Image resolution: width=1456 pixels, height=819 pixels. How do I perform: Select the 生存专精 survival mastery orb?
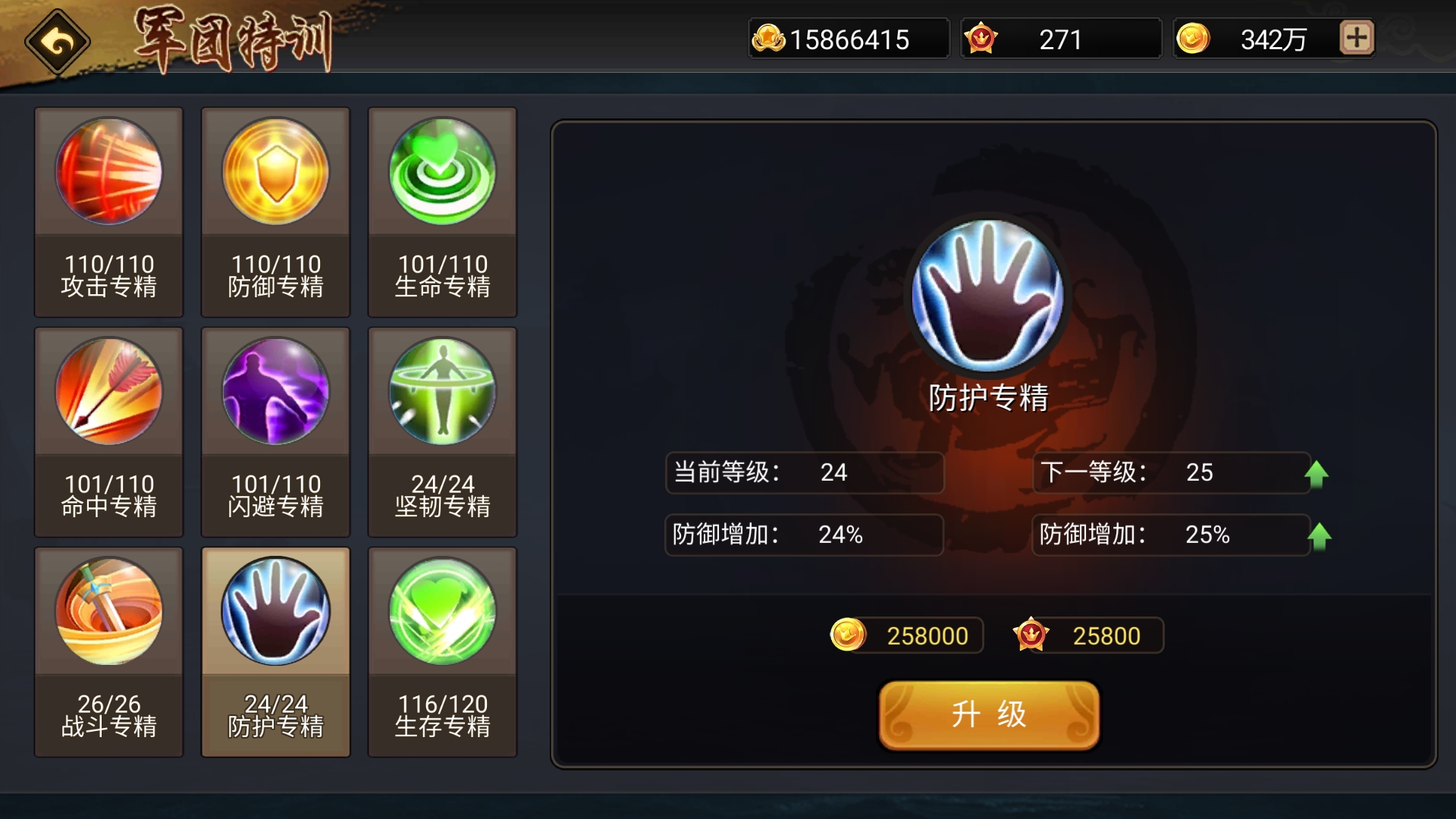[x=442, y=611]
